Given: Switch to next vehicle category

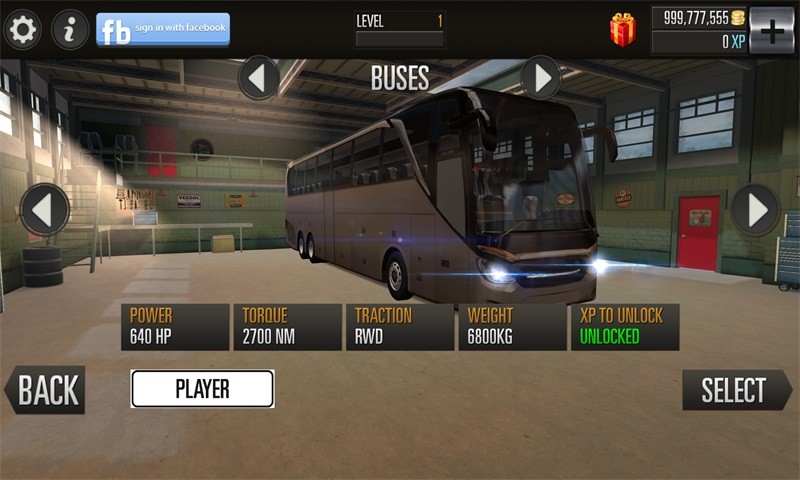Looking at the screenshot, I should pos(541,77).
